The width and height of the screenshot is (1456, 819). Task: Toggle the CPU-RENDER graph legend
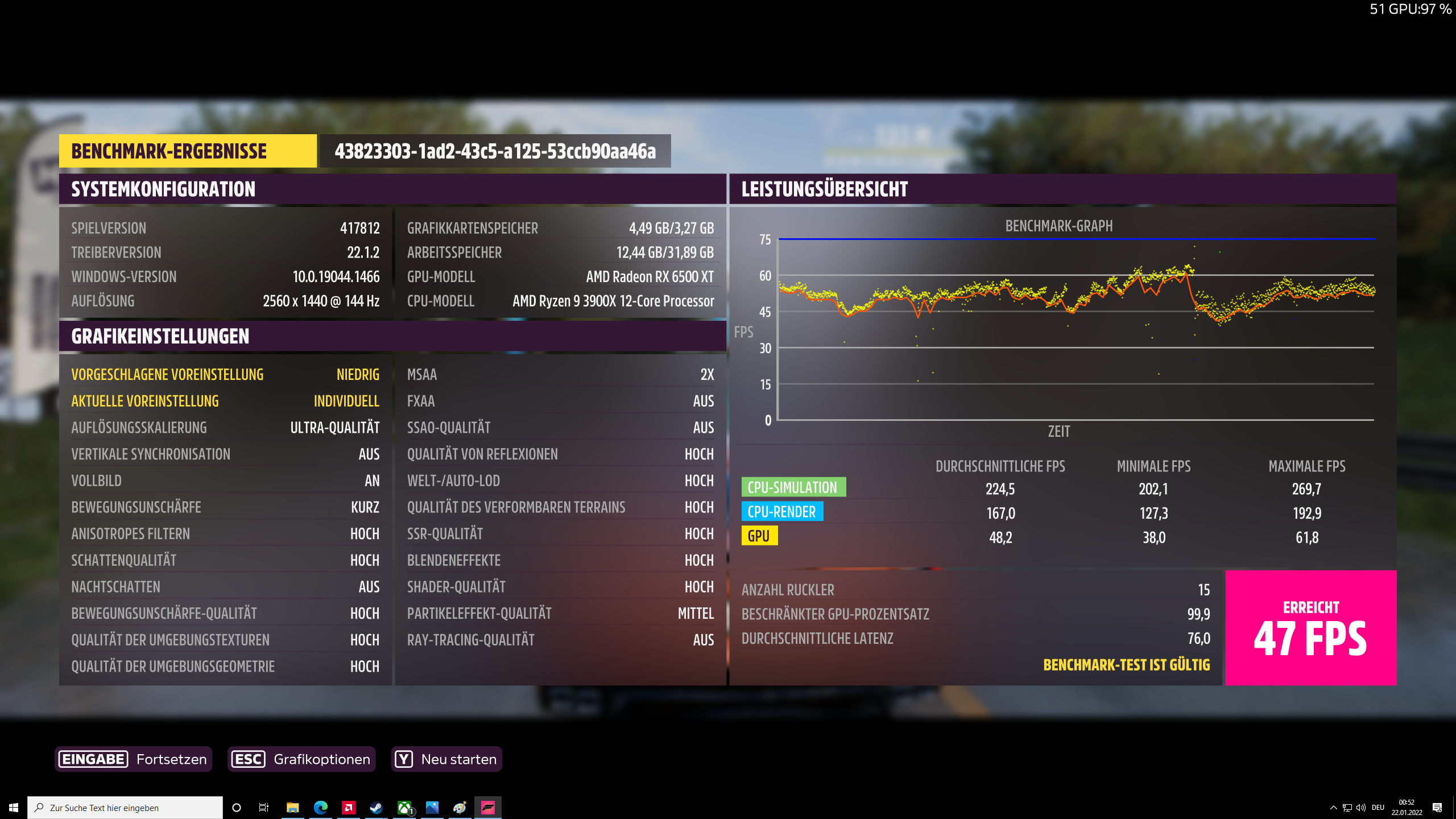(781, 511)
